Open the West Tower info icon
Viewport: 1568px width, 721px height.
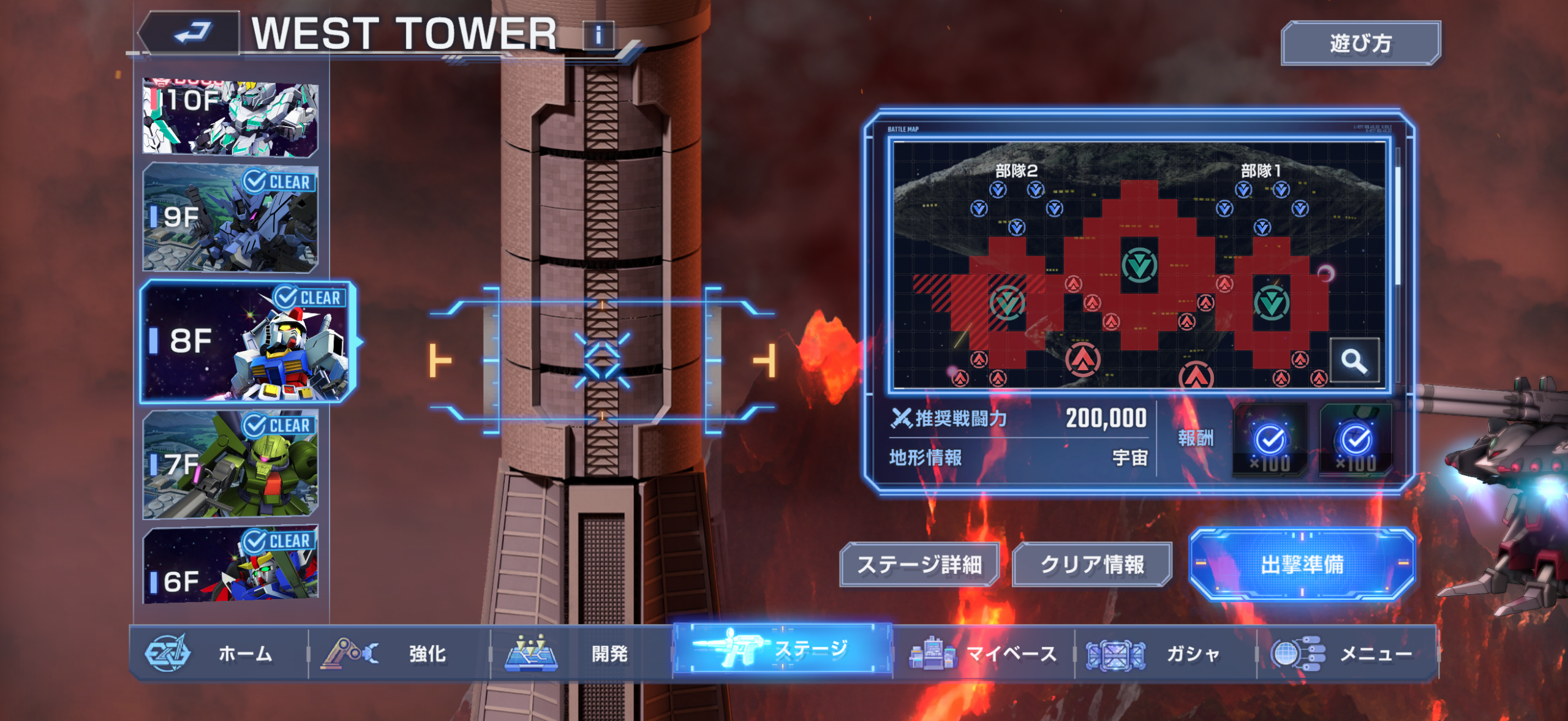click(598, 35)
